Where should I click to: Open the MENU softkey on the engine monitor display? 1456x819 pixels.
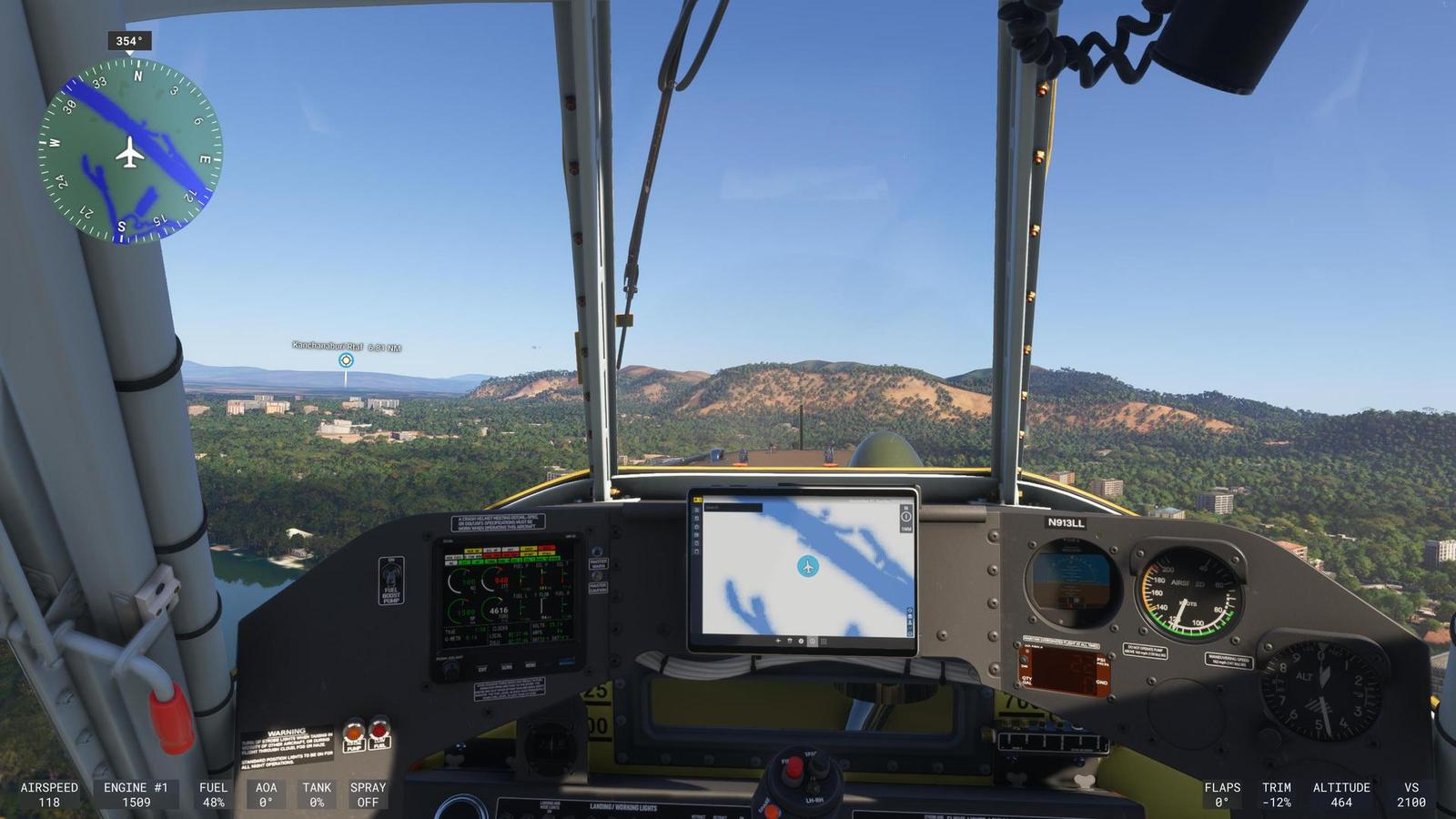[x=531, y=664]
